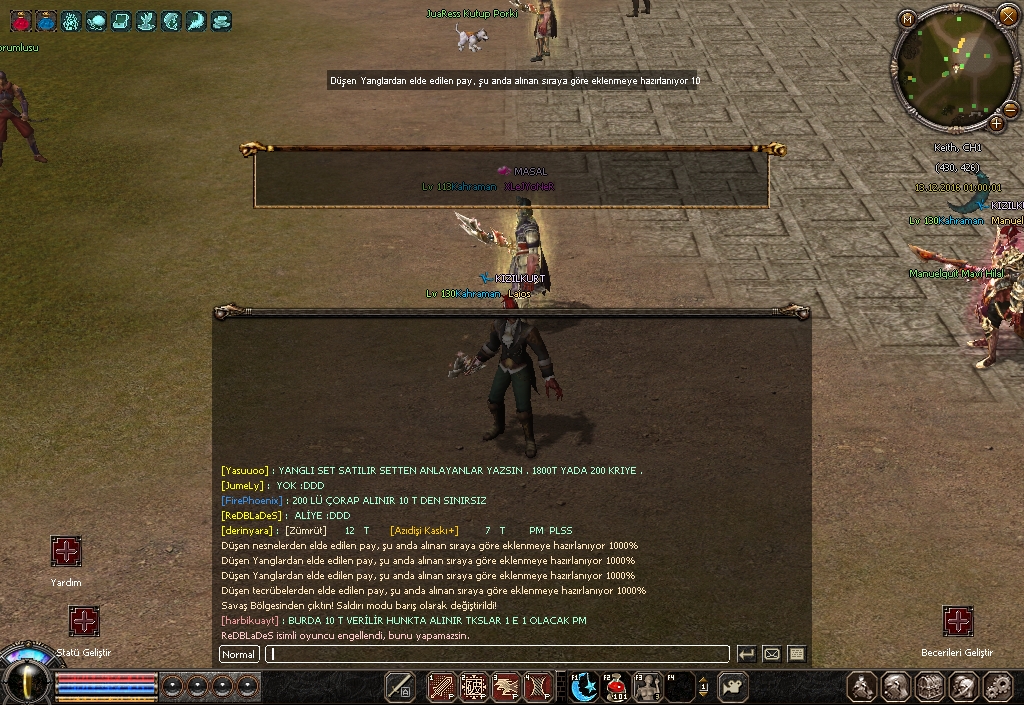Toggle the camera mode button
Viewport: 1024px width, 705px height.
coord(733,686)
